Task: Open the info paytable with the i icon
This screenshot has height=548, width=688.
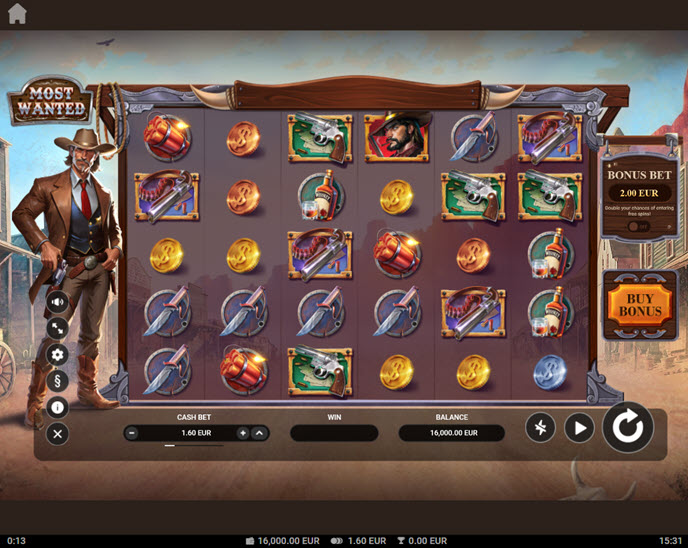Action: coord(57,407)
